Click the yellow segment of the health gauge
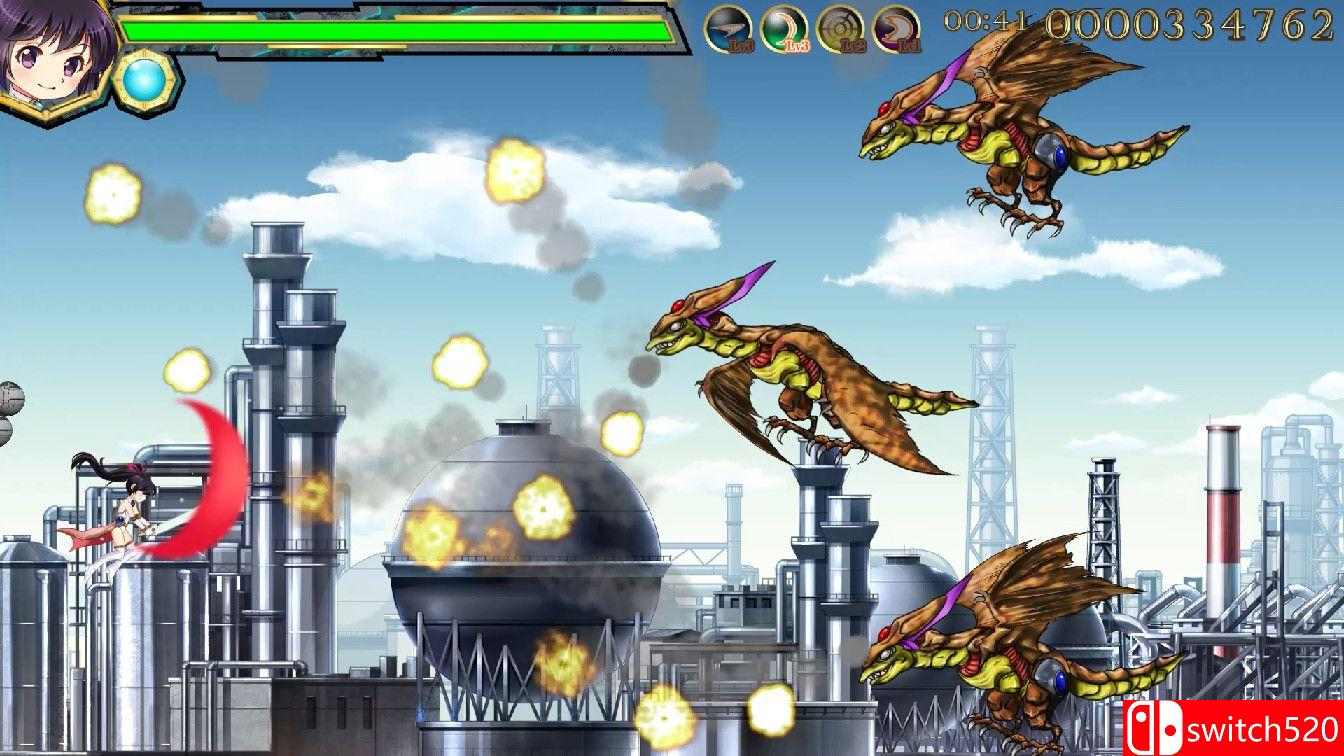The width and height of the screenshot is (1344, 756). (x=350, y=44)
